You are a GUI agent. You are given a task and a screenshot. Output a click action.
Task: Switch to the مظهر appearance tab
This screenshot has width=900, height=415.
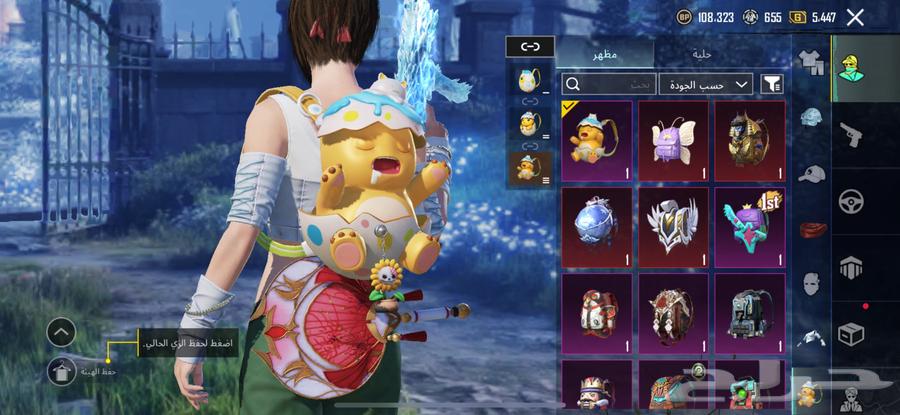click(x=605, y=54)
